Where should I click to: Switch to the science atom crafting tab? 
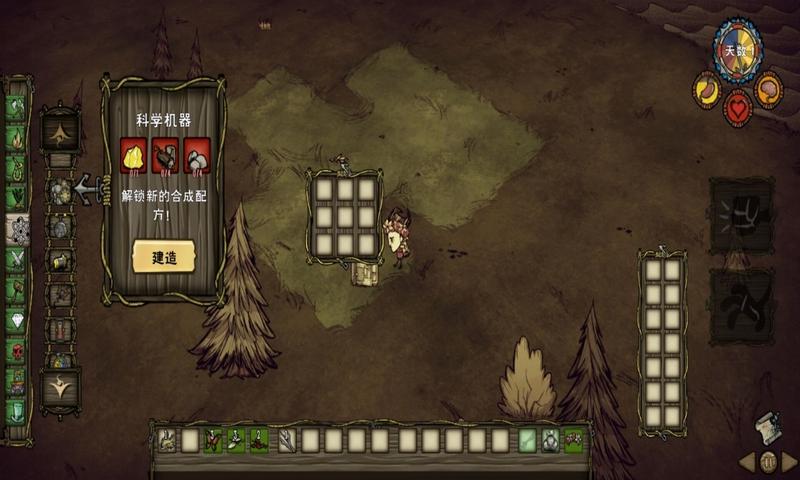[x=17, y=230]
